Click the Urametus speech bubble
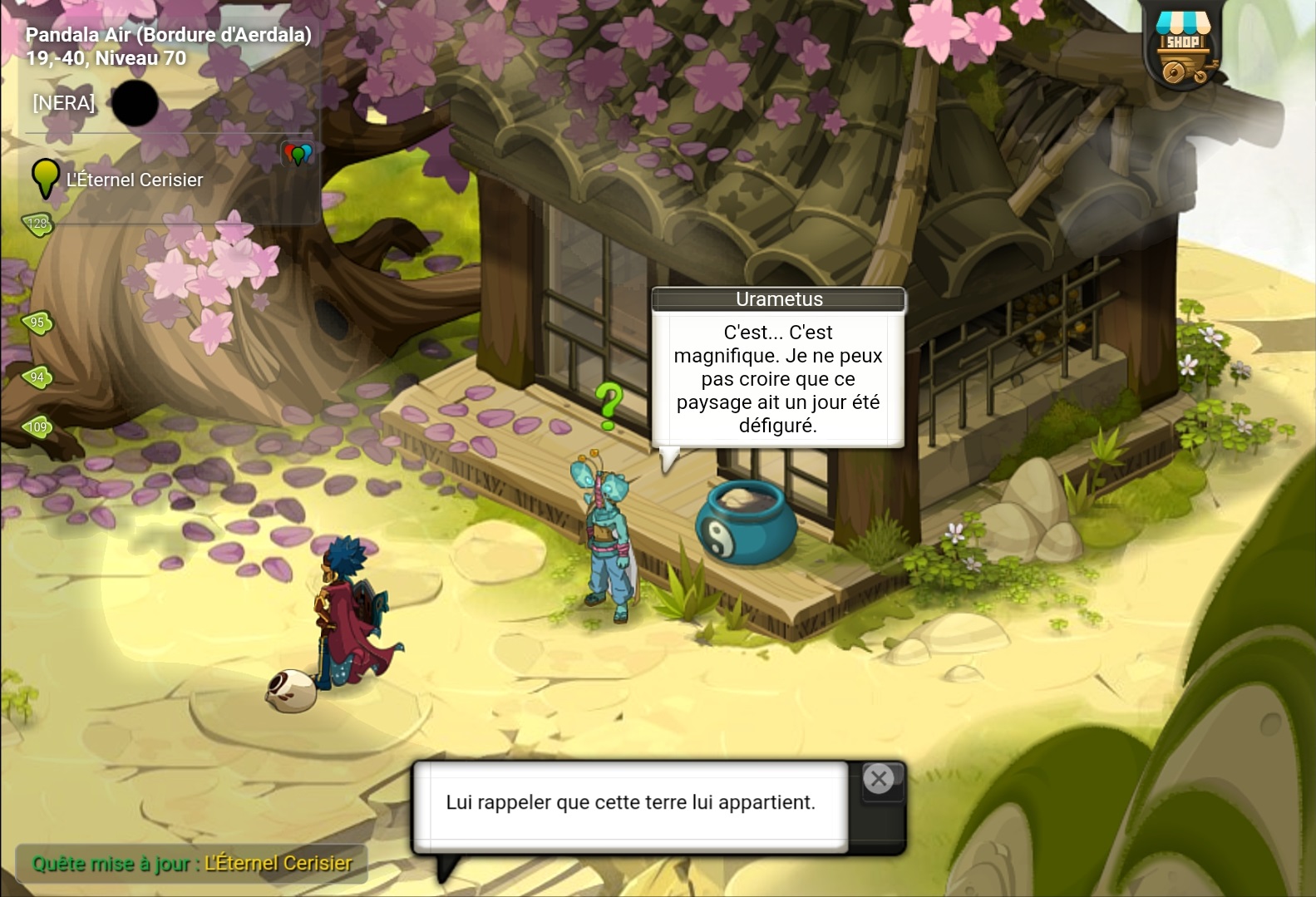 778,379
